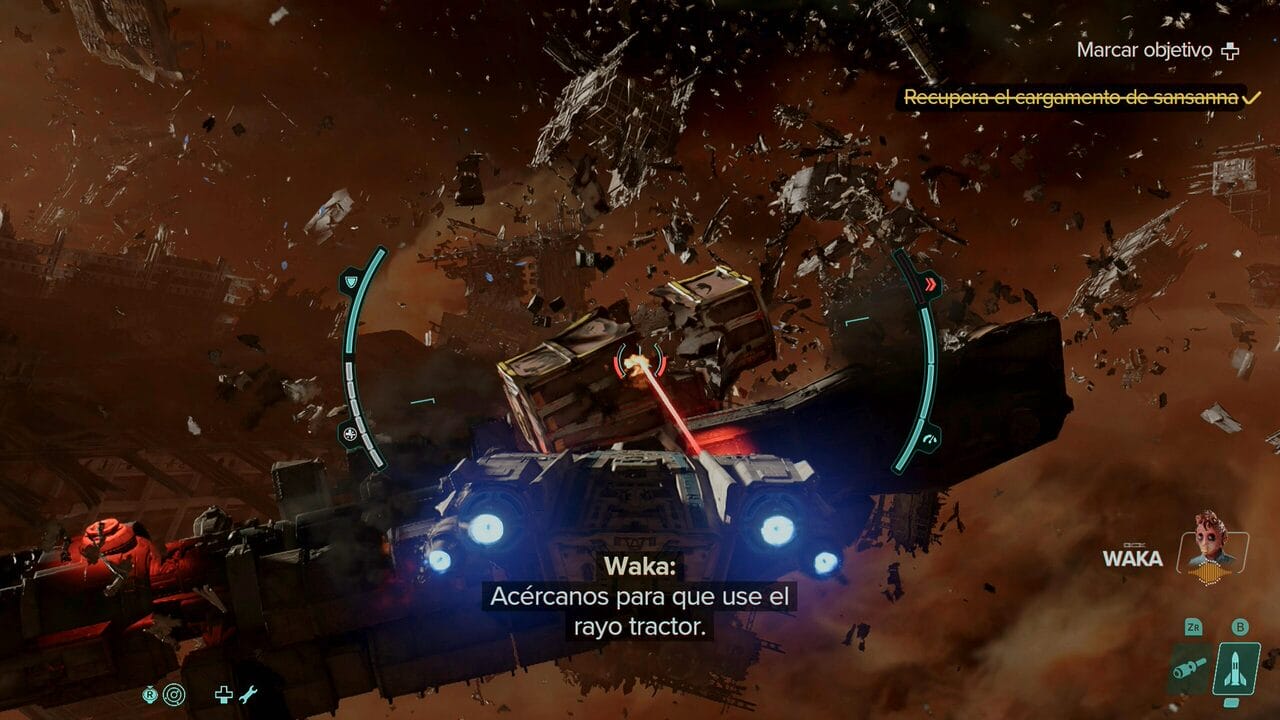Click the shield icon on left gauge
Screen dimensions: 1280x720
pos(350,283)
